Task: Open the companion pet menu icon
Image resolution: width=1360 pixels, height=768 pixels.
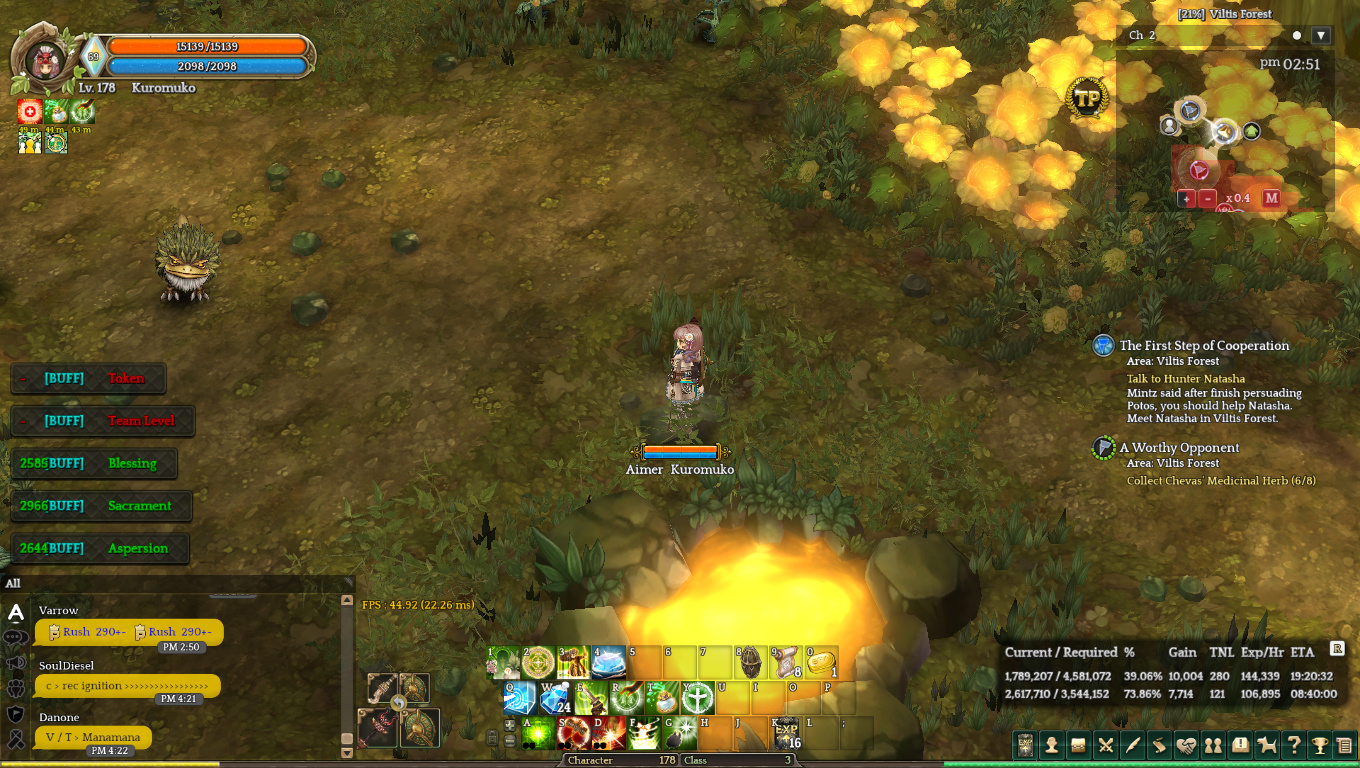Action: 1267,745
